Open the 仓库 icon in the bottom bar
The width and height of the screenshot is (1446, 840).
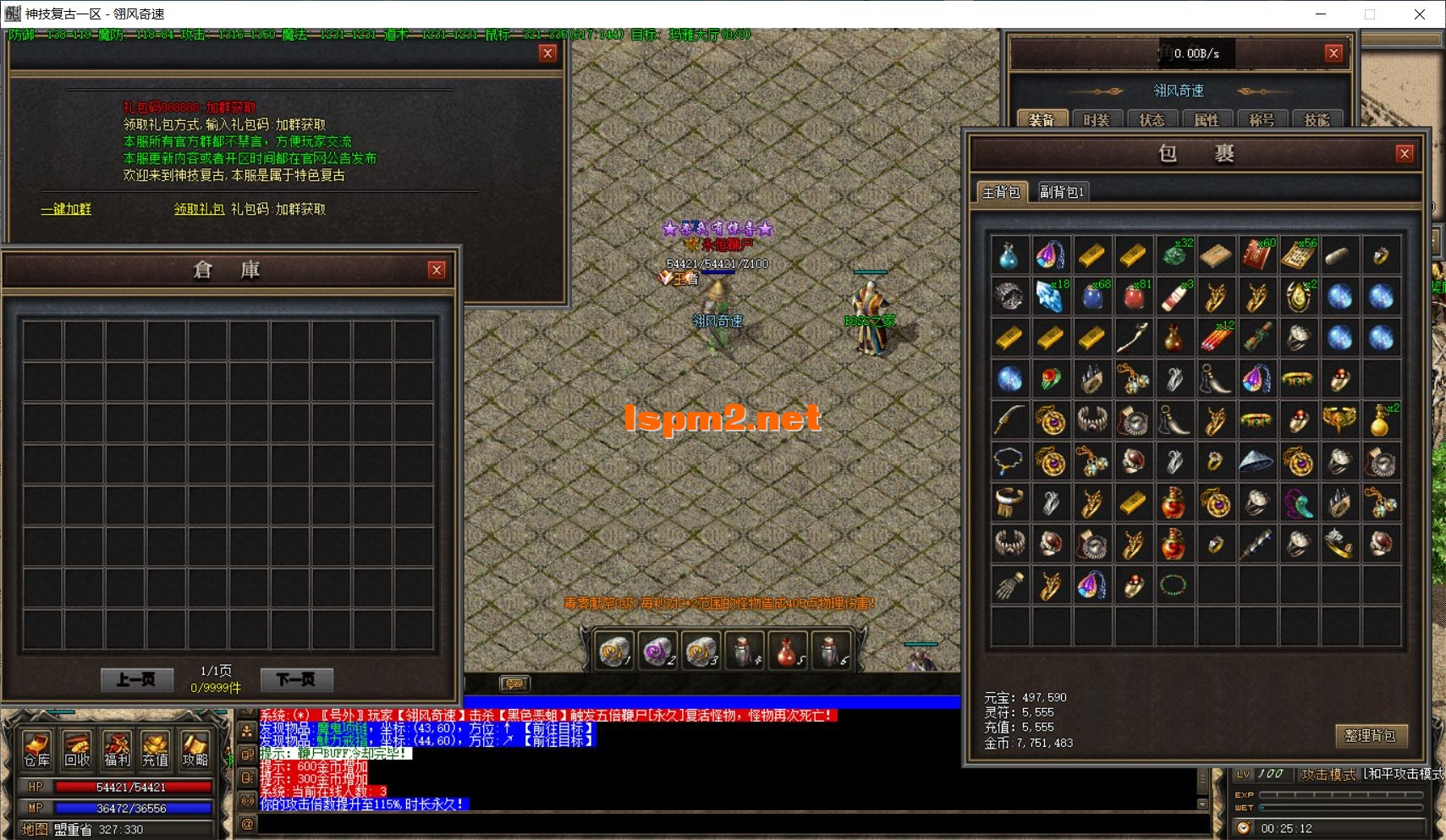[36, 749]
